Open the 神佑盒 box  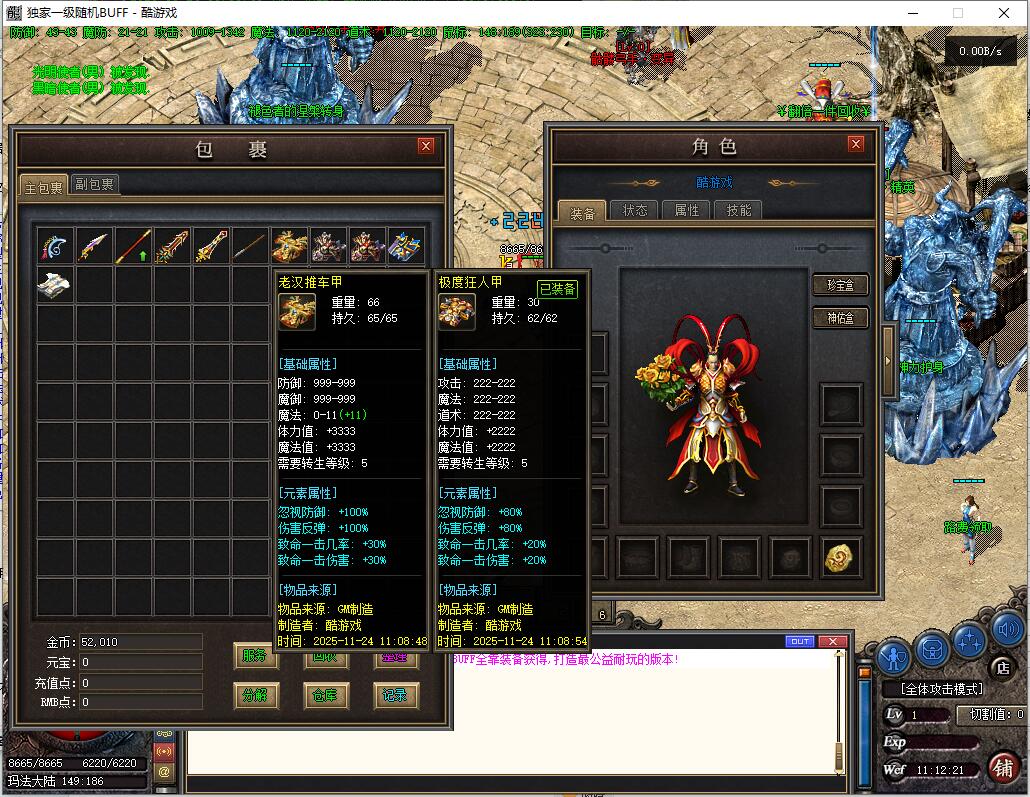tap(839, 318)
